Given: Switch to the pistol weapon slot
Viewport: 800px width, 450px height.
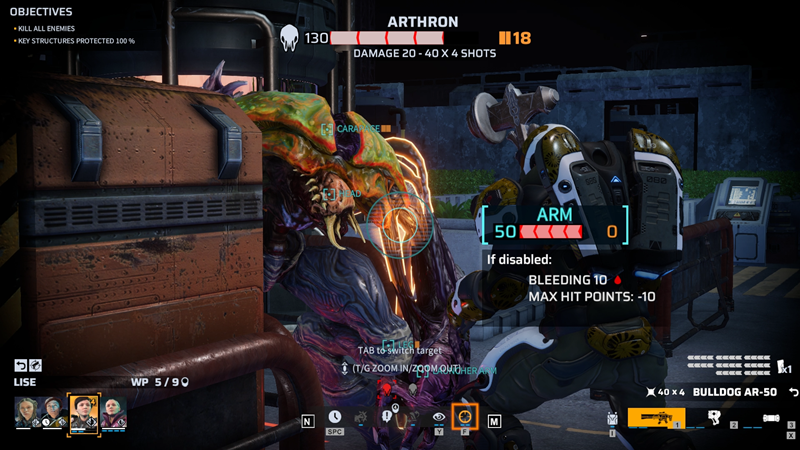Looking at the screenshot, I should (714, 418).
